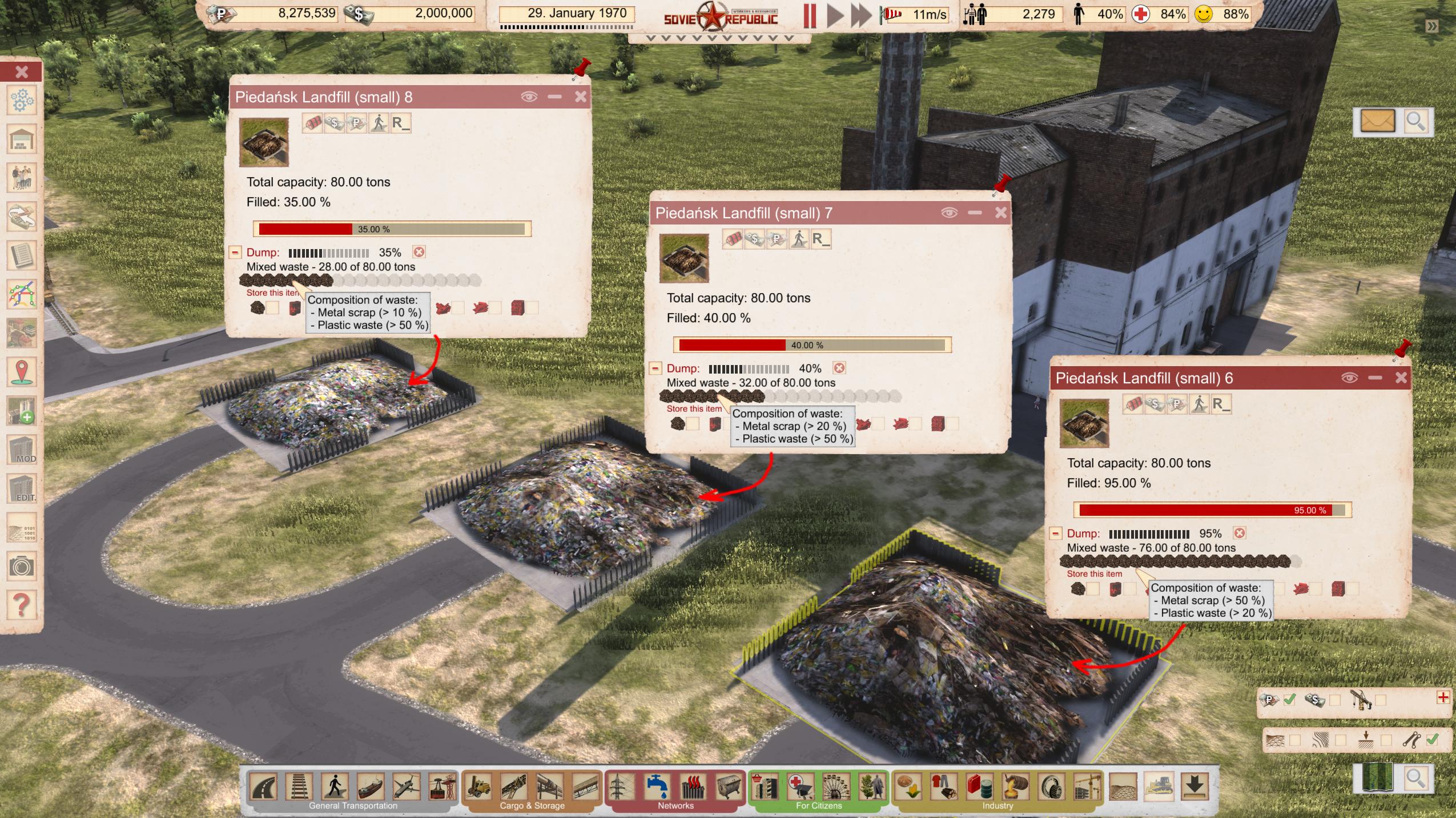
Task: Rename Landfill (small) 6 using R_ button
Action: tap(1220, 404)
